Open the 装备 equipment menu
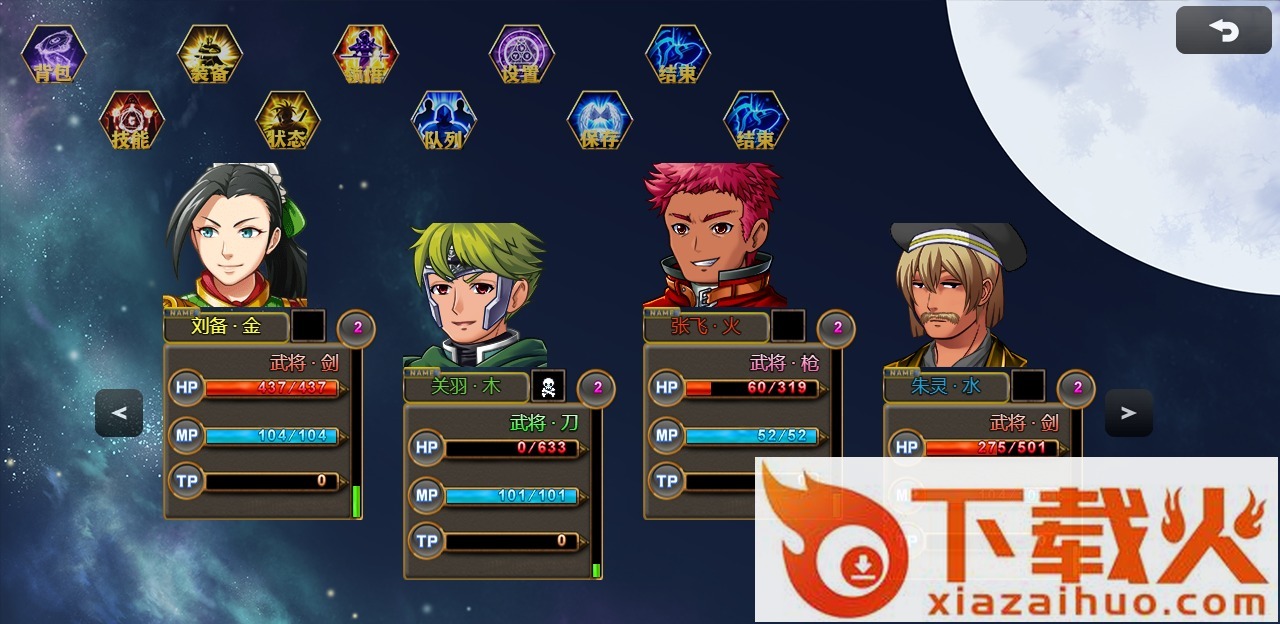Viewport: 1280px width, 624px height. 210,54
